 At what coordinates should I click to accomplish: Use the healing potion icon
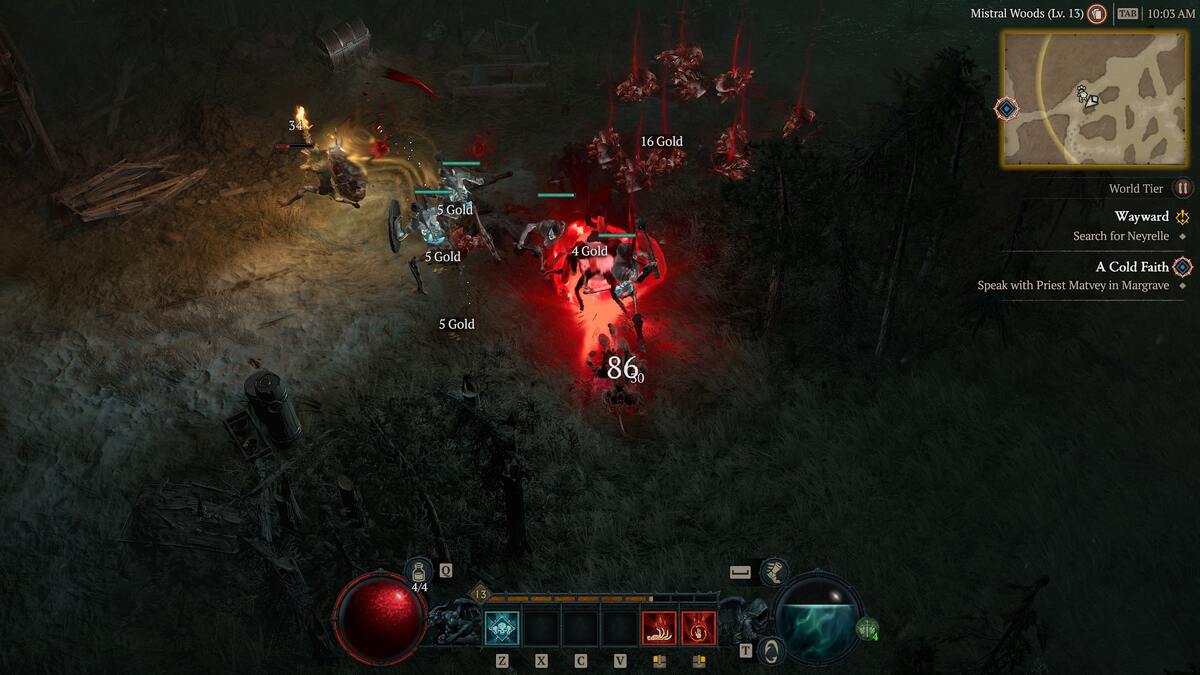coord(420,571)
